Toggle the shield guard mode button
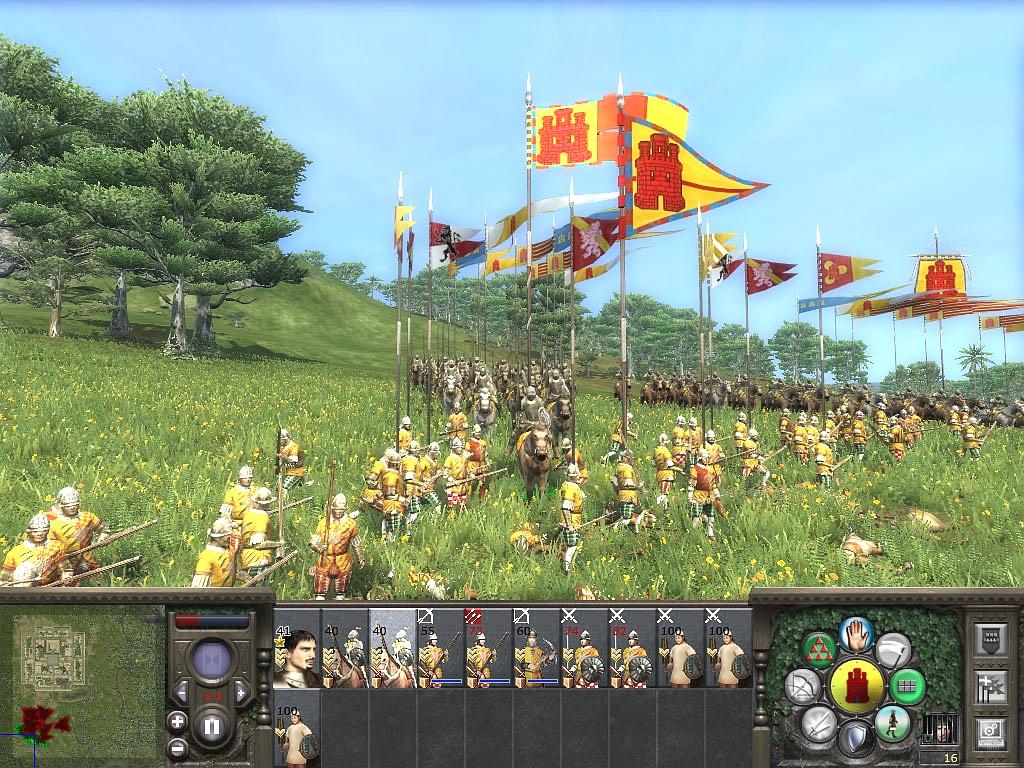Viewport: 1024px width, 768px height. click(855, 739)
